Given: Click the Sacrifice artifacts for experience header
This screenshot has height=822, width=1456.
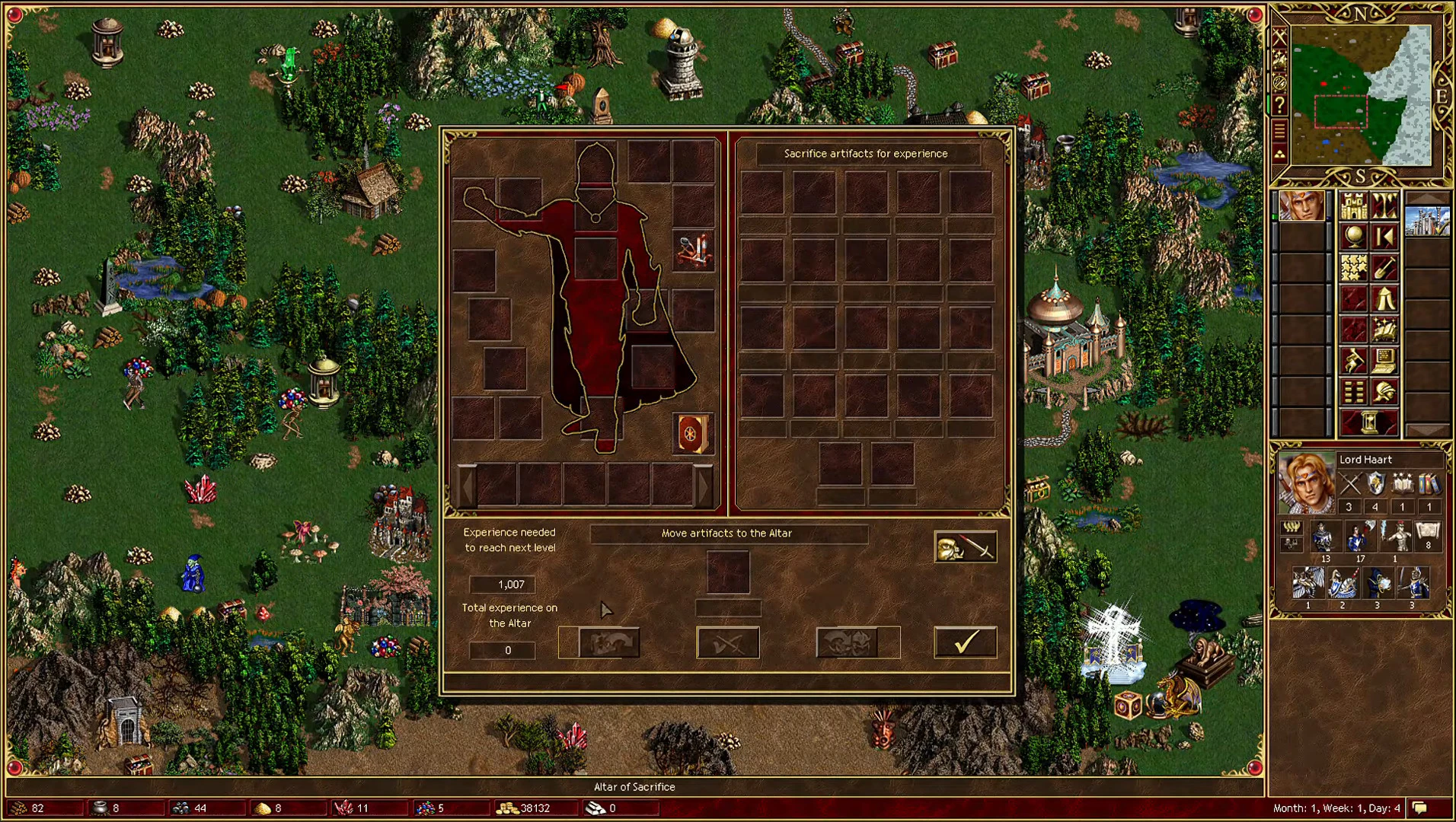Looking at the screenshot, I should (x=864, y=153).
